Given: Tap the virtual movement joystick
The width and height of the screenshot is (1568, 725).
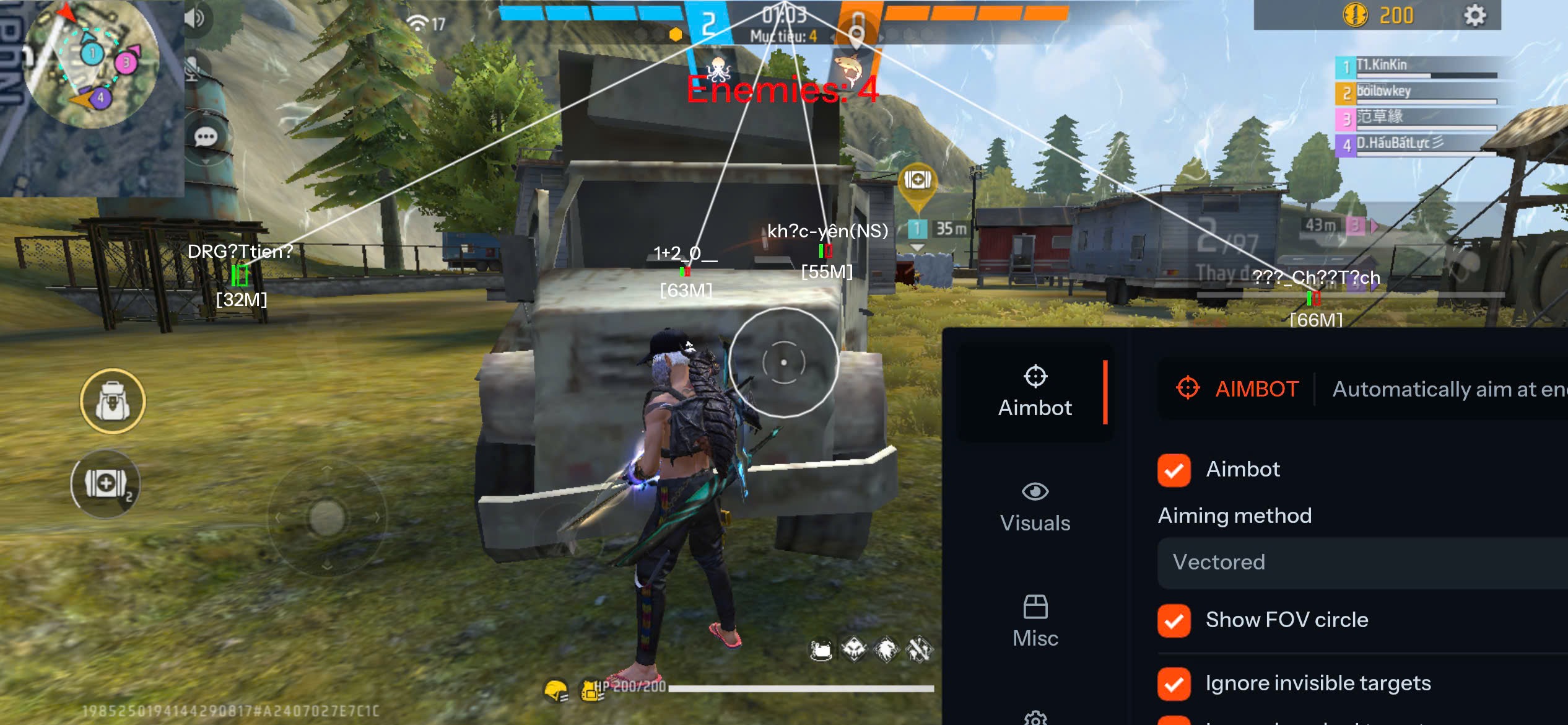Looking at the screenshot, I should 327,517.
